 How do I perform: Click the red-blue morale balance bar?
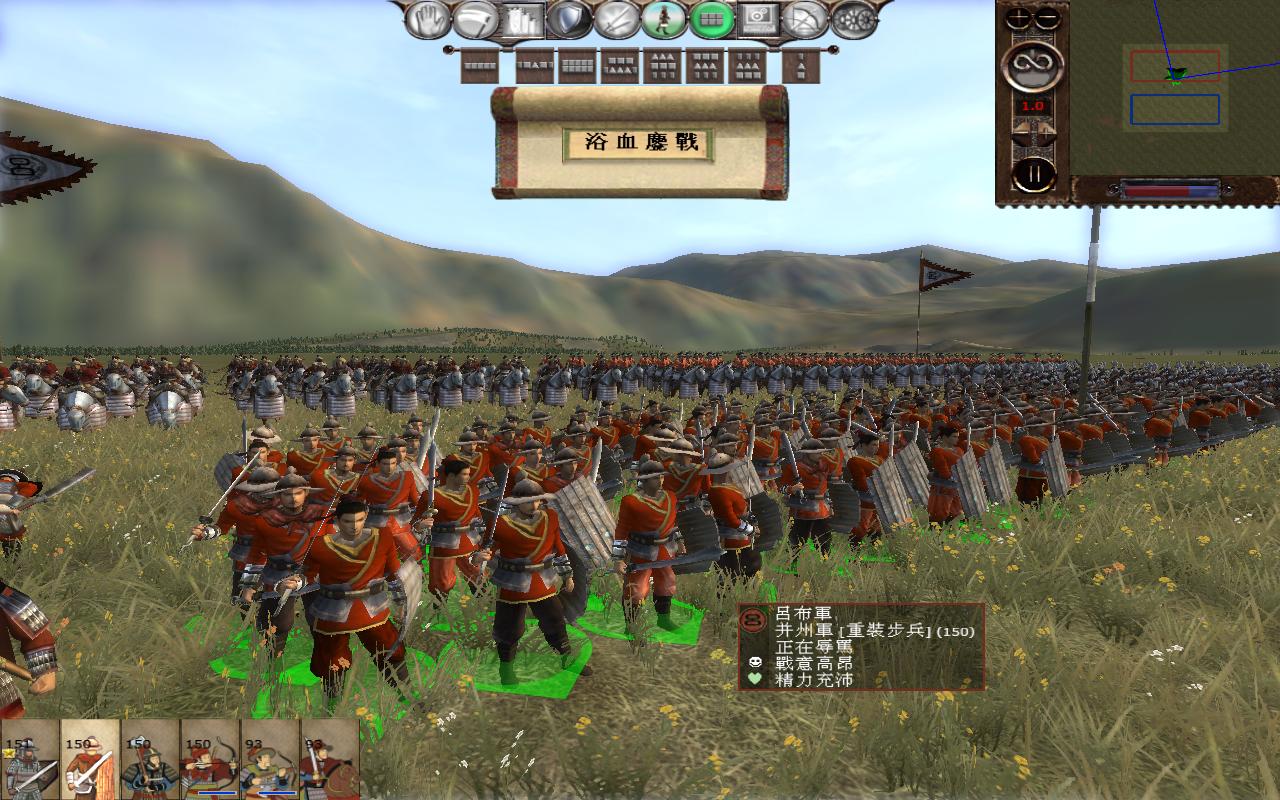1170,189
